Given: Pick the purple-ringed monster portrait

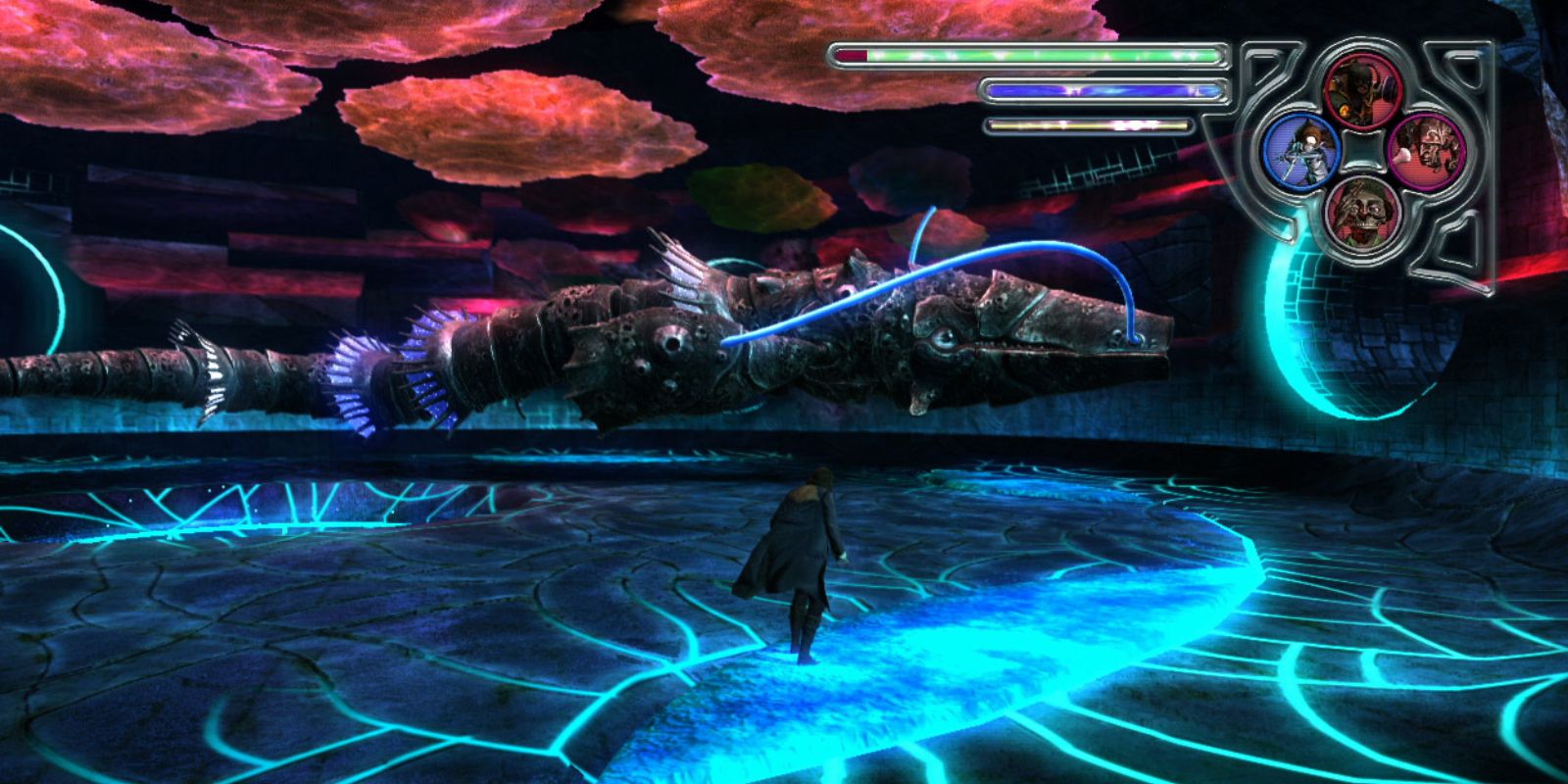Looking at the screenshot, I should pyautogui.click(x=1426, y=150).
